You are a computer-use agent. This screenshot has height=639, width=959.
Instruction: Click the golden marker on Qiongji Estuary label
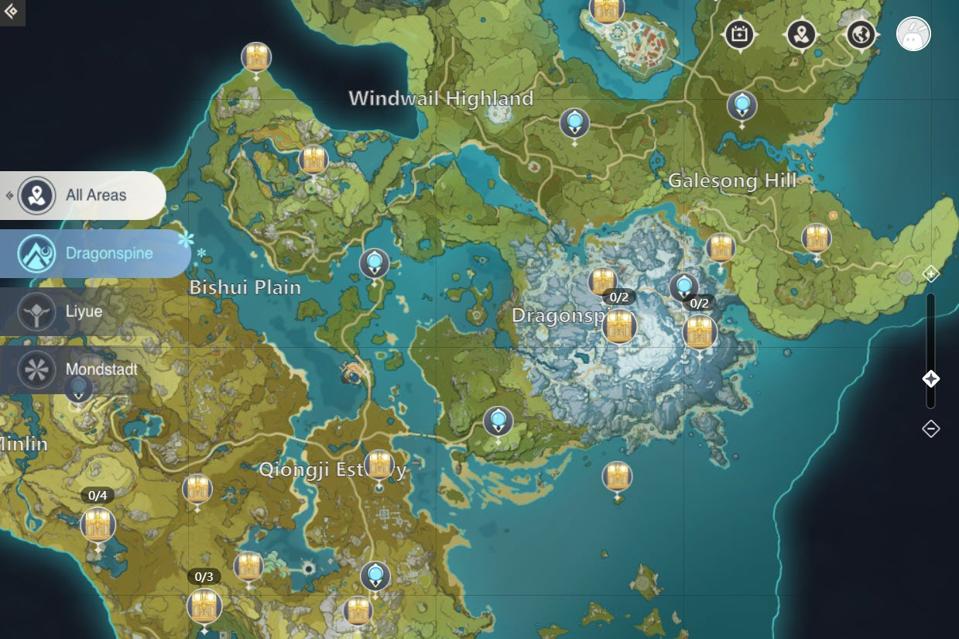pyautogui.click(x=379, y=465)
